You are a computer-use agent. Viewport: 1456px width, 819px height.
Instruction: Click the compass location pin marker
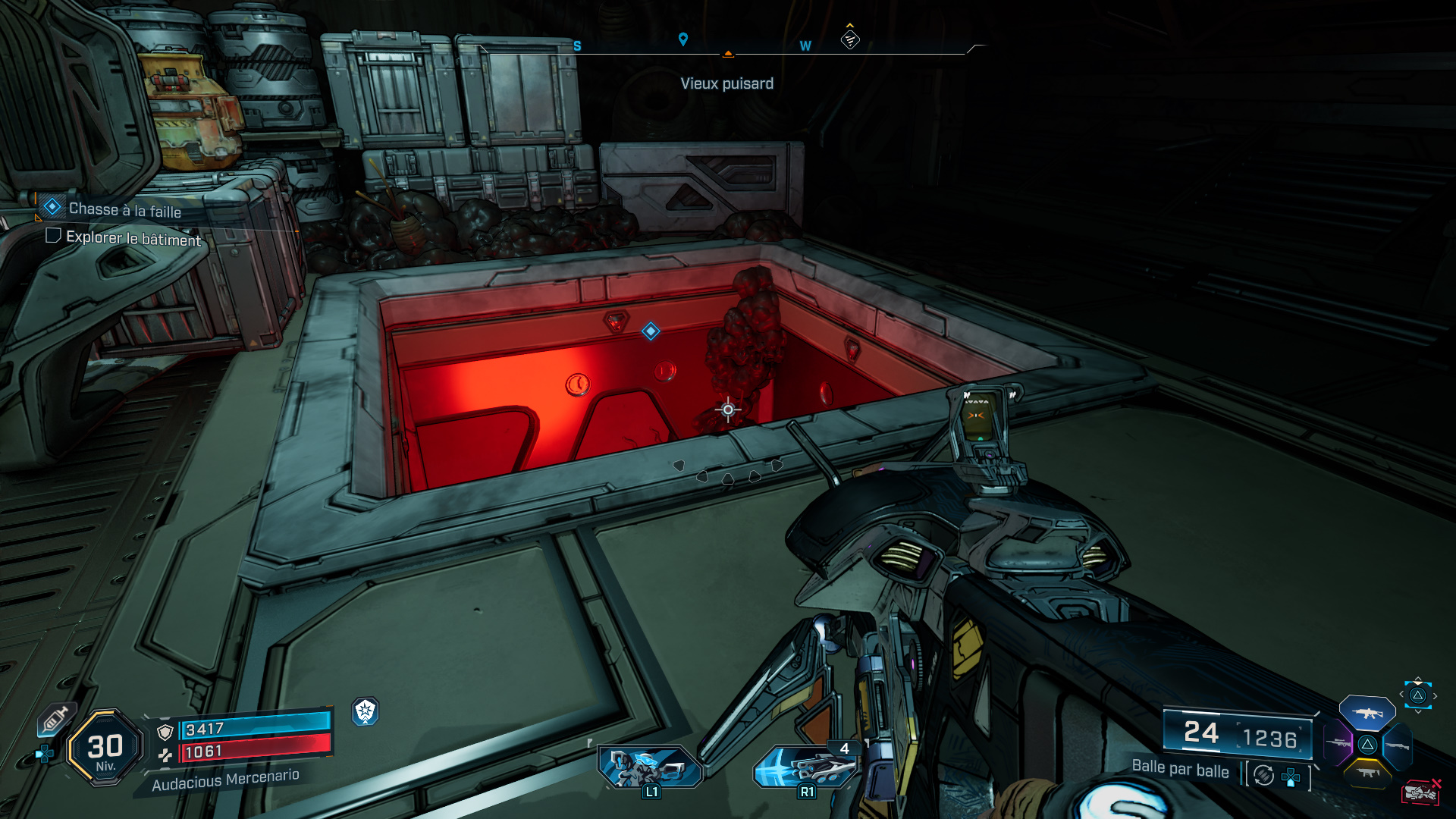coord(683,39)
